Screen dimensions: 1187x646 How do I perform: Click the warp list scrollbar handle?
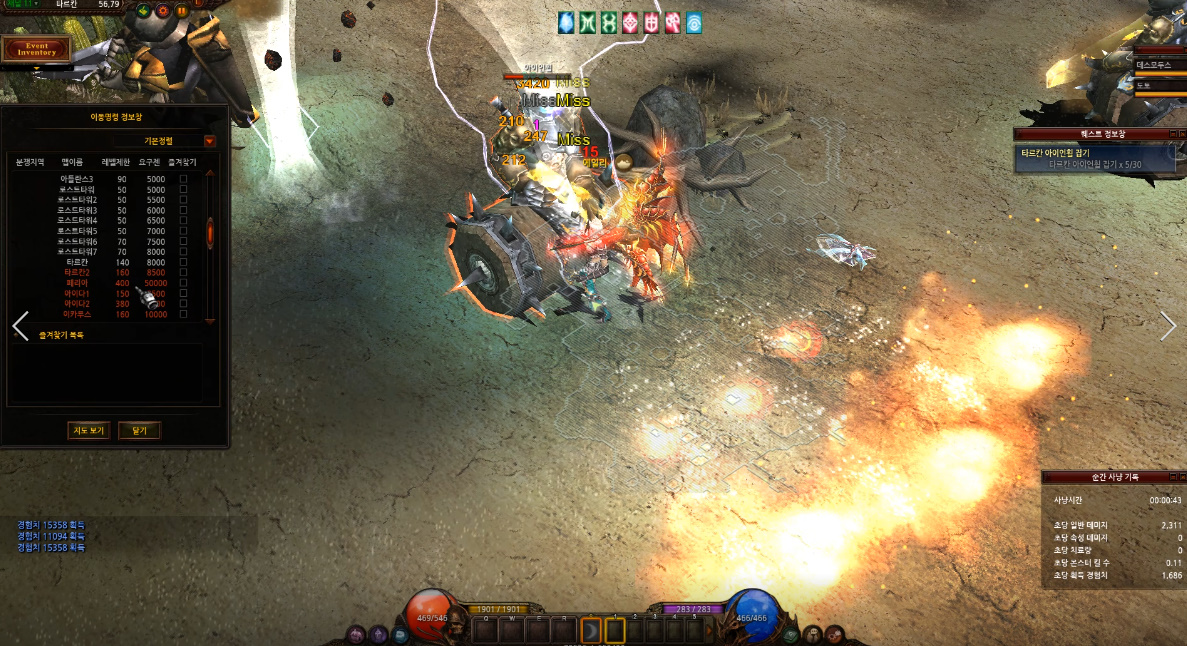pos(210,232)
